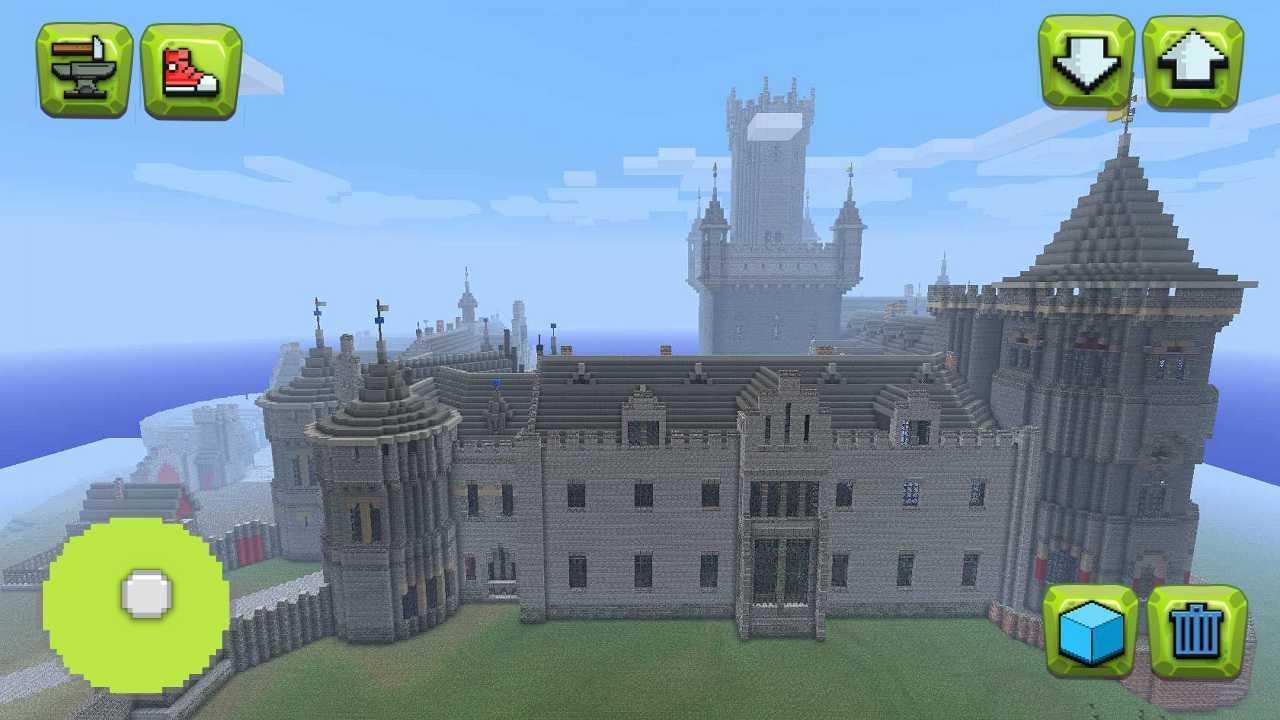Toggle block placement with the cube icon

click(1090, 630)
